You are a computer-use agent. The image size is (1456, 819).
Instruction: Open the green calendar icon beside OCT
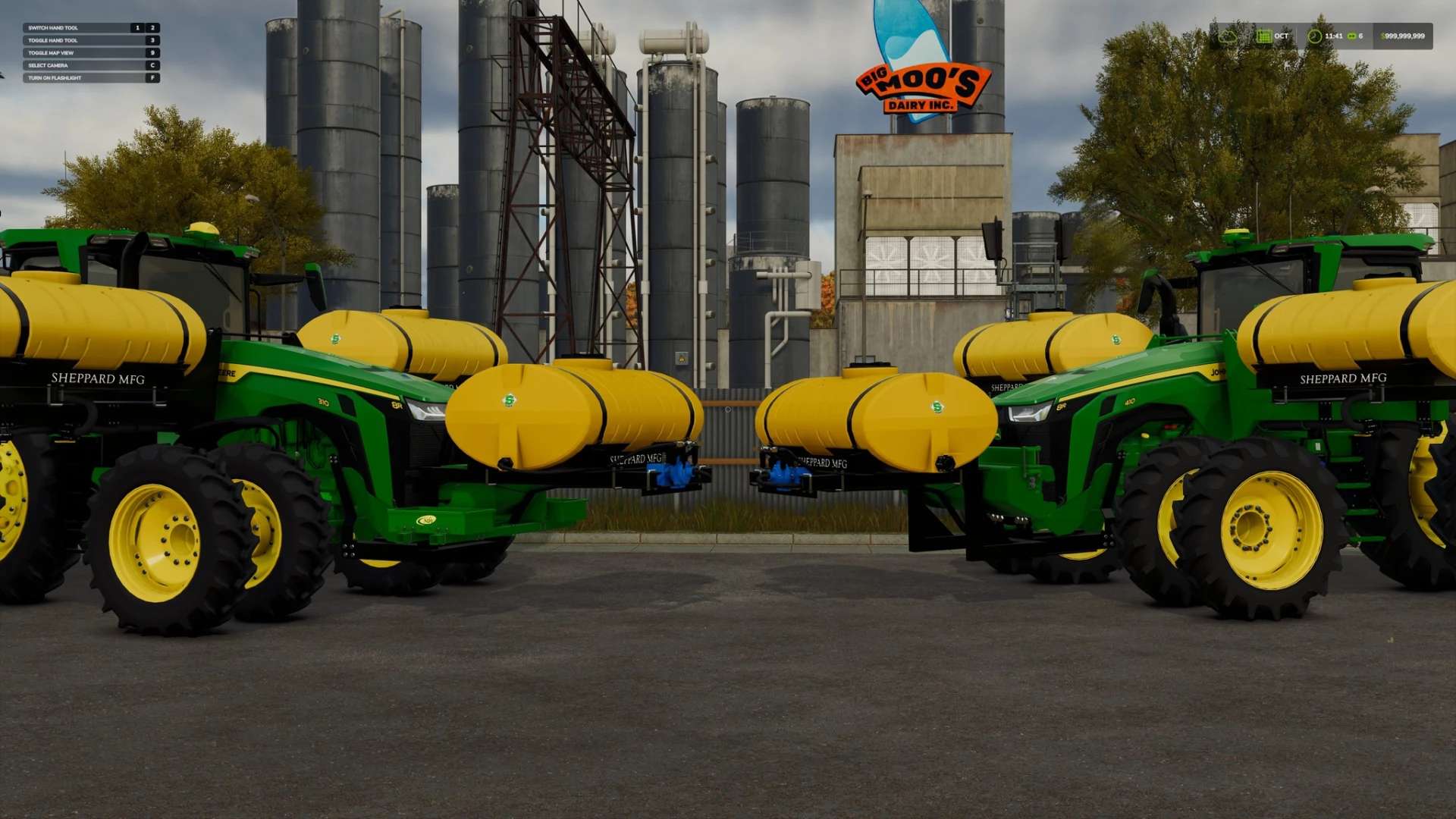point(1263,36)
